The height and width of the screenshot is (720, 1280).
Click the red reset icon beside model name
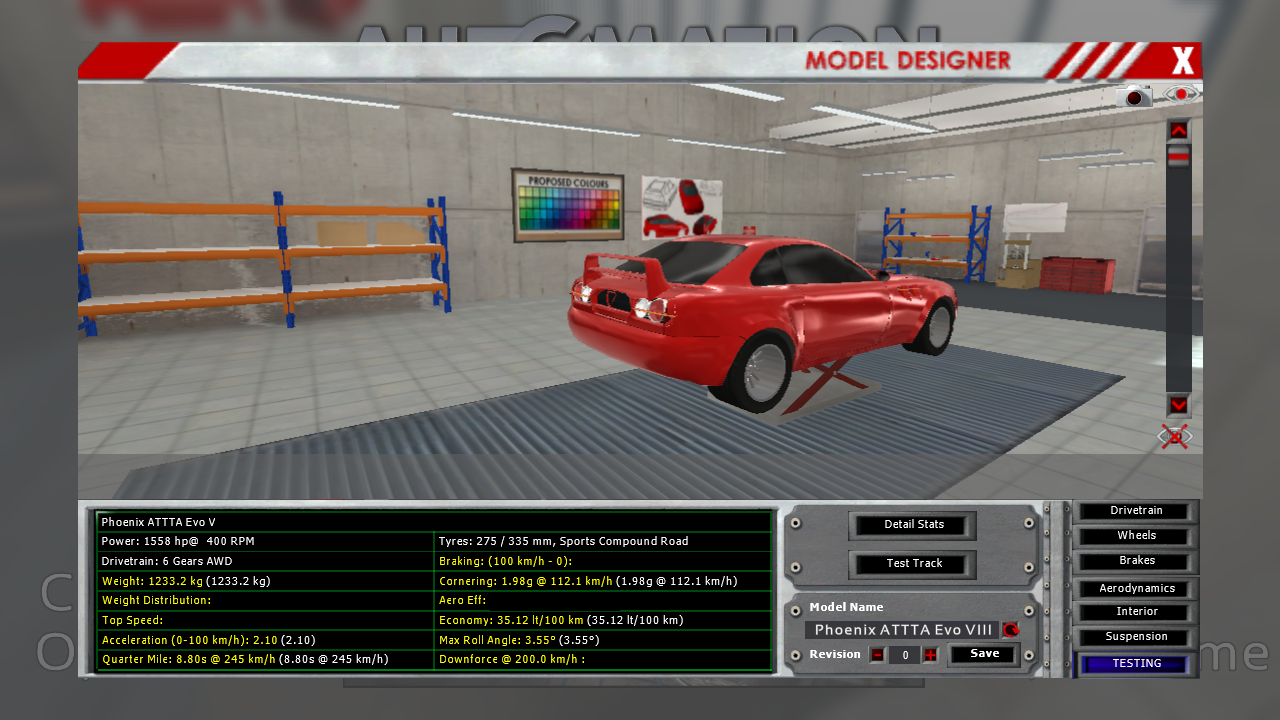[x=1010, y=630]
